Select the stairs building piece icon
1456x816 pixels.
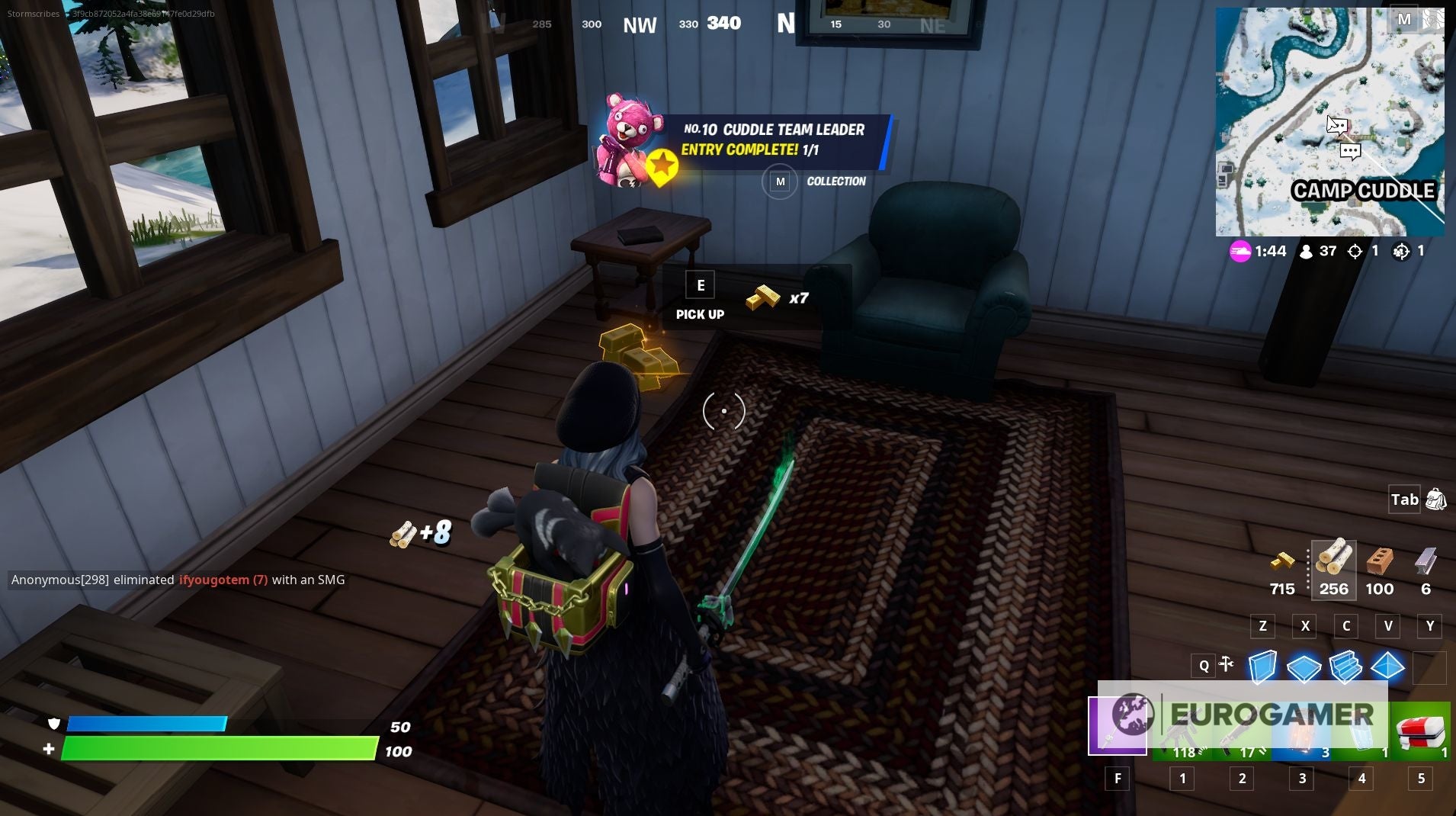pos(1348,668)
